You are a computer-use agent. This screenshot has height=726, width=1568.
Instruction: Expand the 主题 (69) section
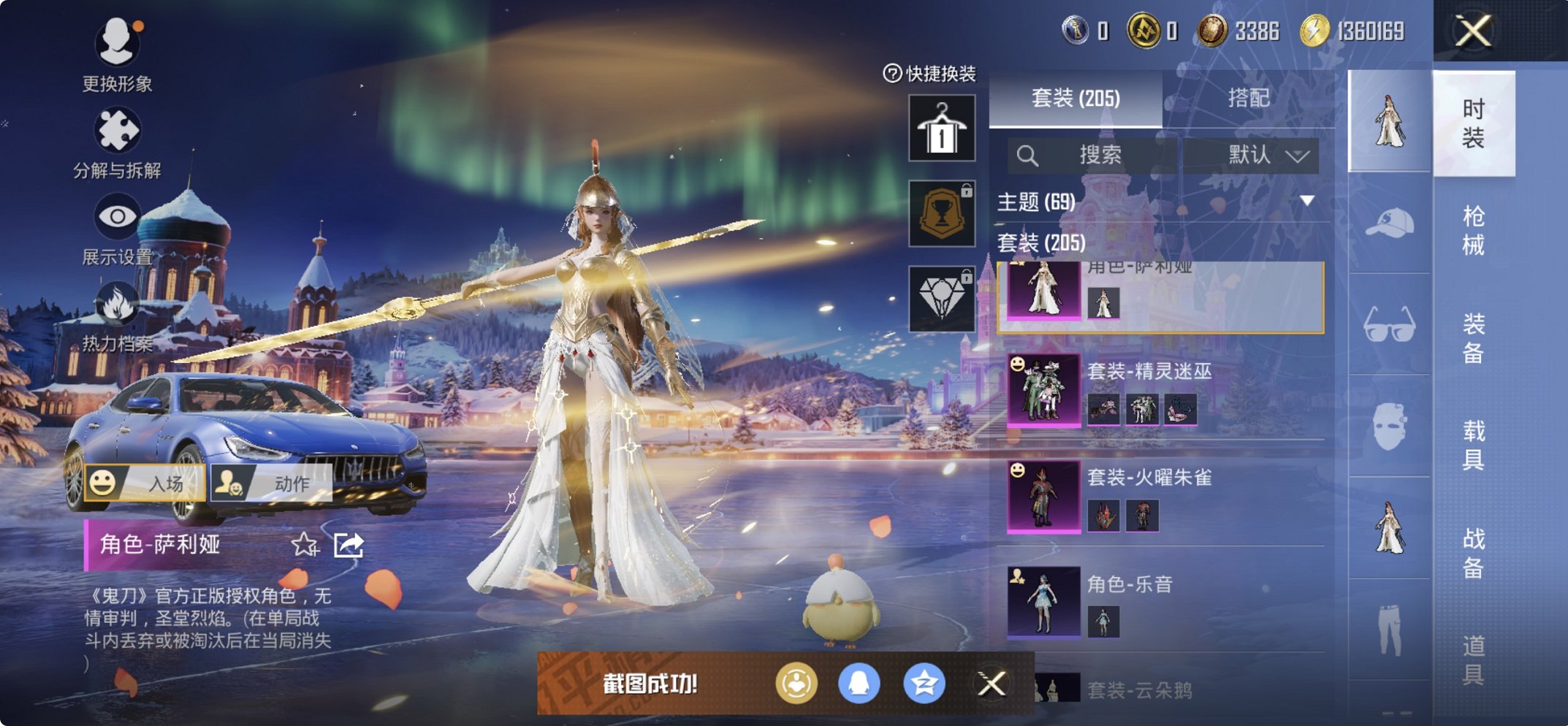1306,201
